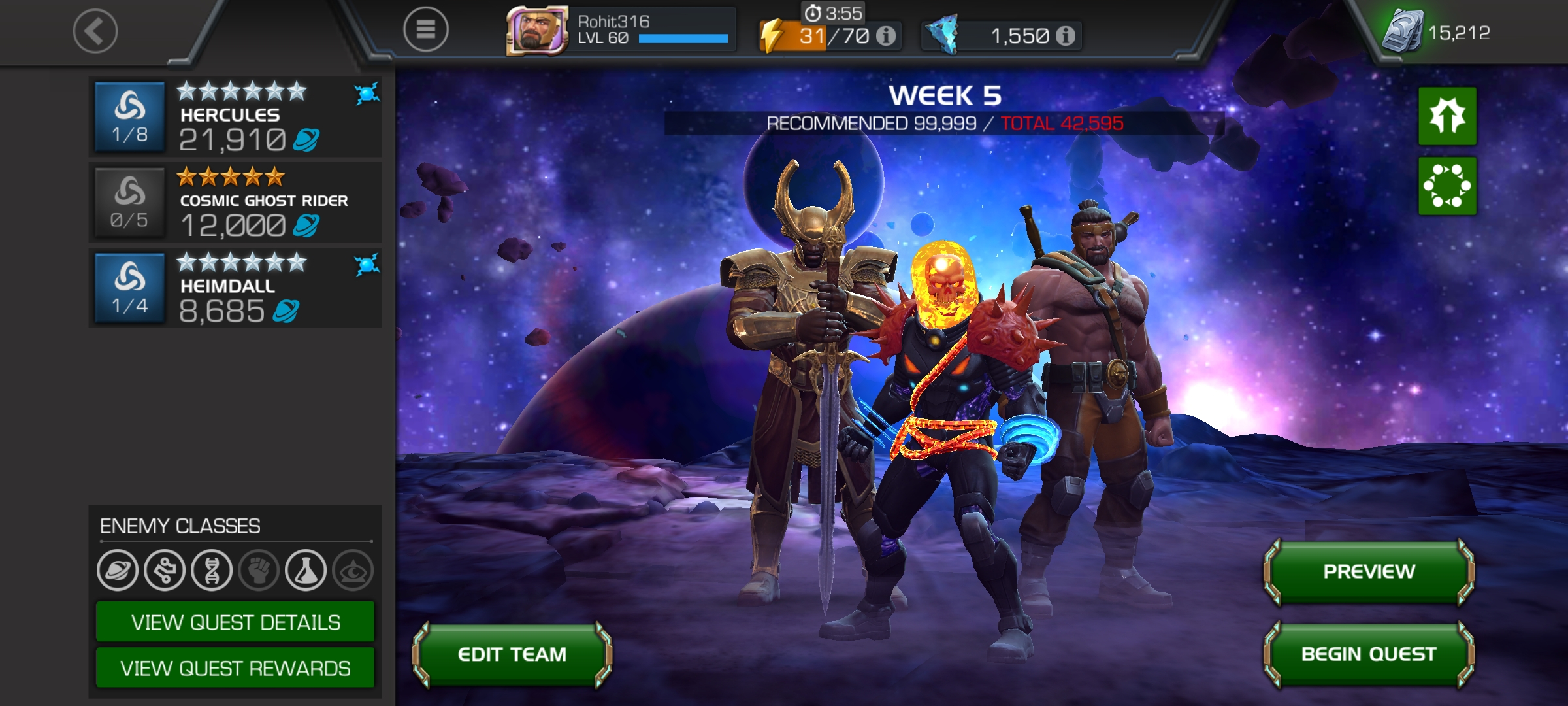
Task: Toggle Cosmic Ghost Rider's team slot selection
Action: coord(129,203)
